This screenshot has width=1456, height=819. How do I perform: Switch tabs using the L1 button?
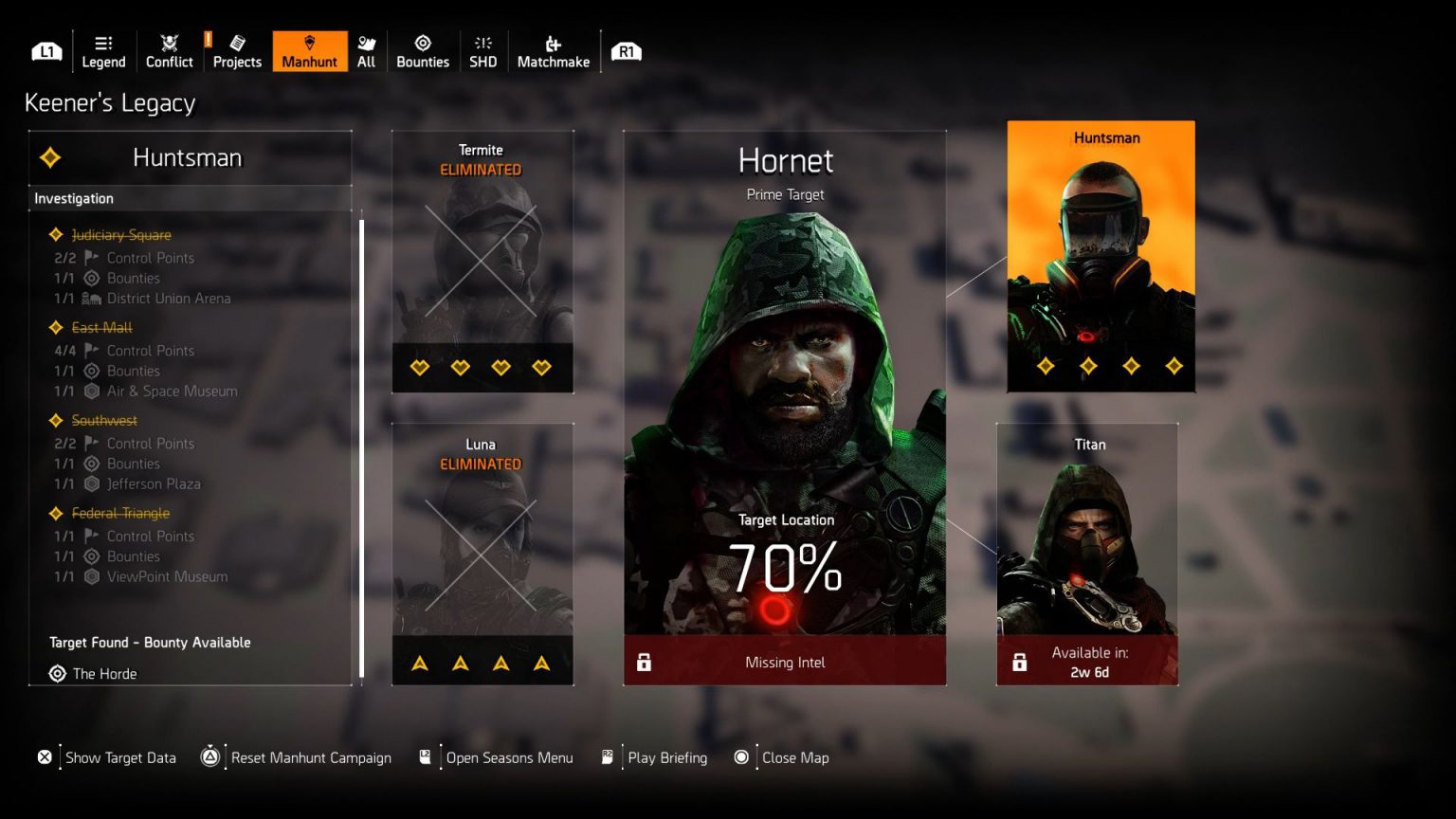tap(45, 51)
